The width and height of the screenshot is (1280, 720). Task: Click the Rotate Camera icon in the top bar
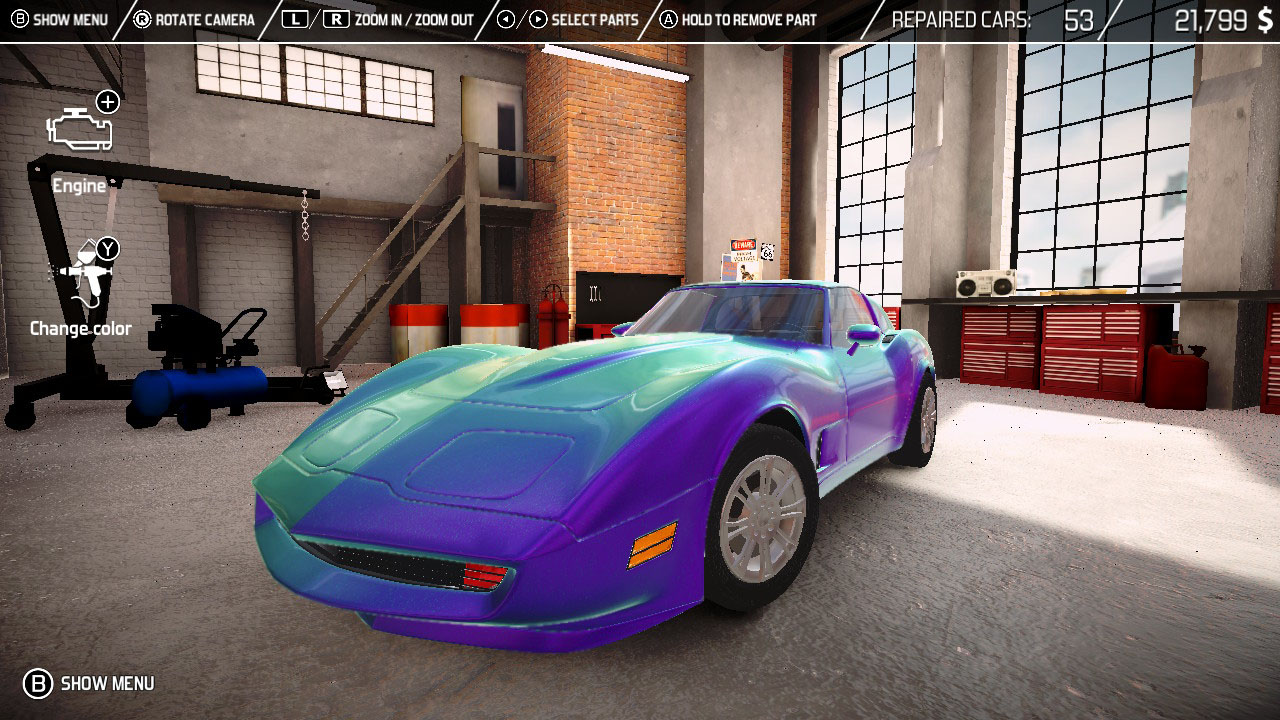[x=143, y=18]
